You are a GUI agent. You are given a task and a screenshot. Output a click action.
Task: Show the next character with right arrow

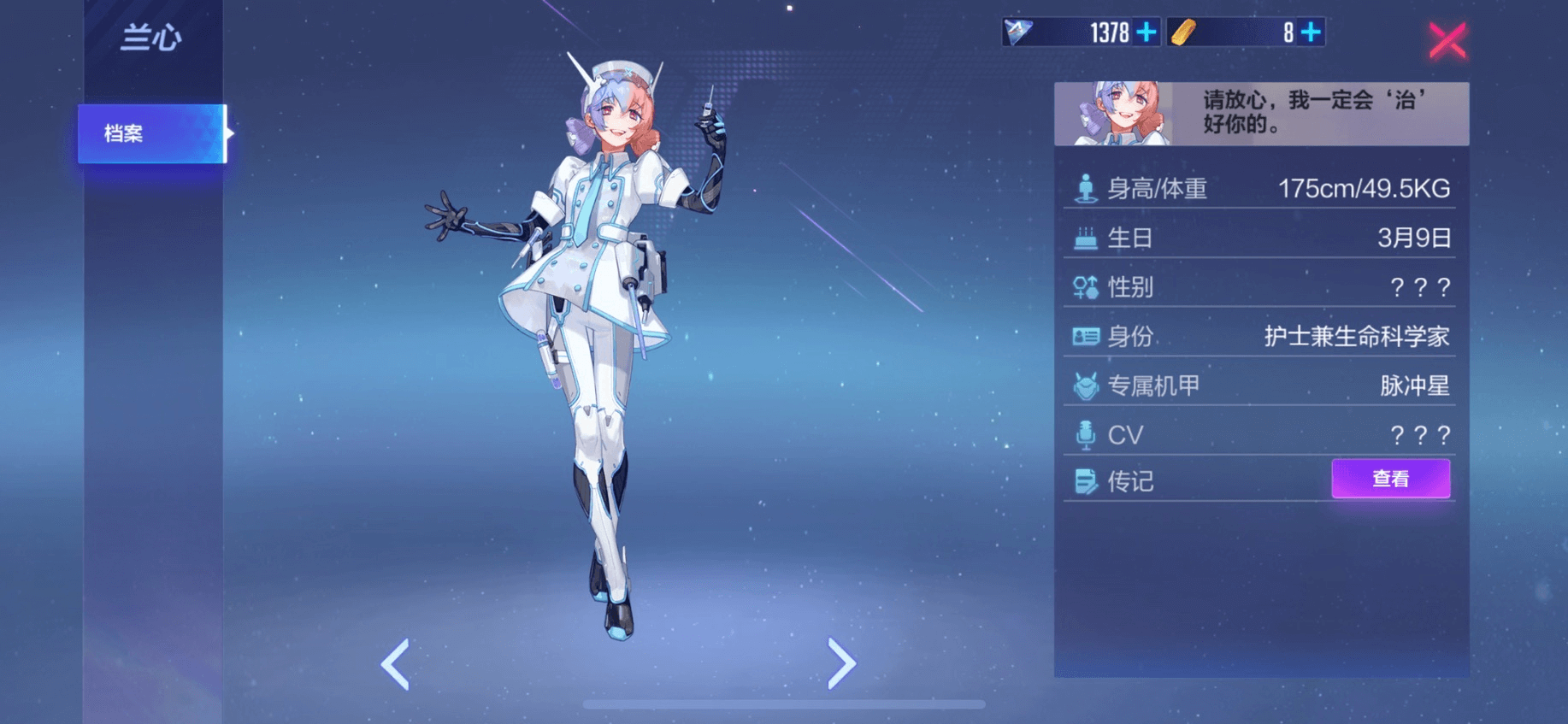(x=841, y=663)
